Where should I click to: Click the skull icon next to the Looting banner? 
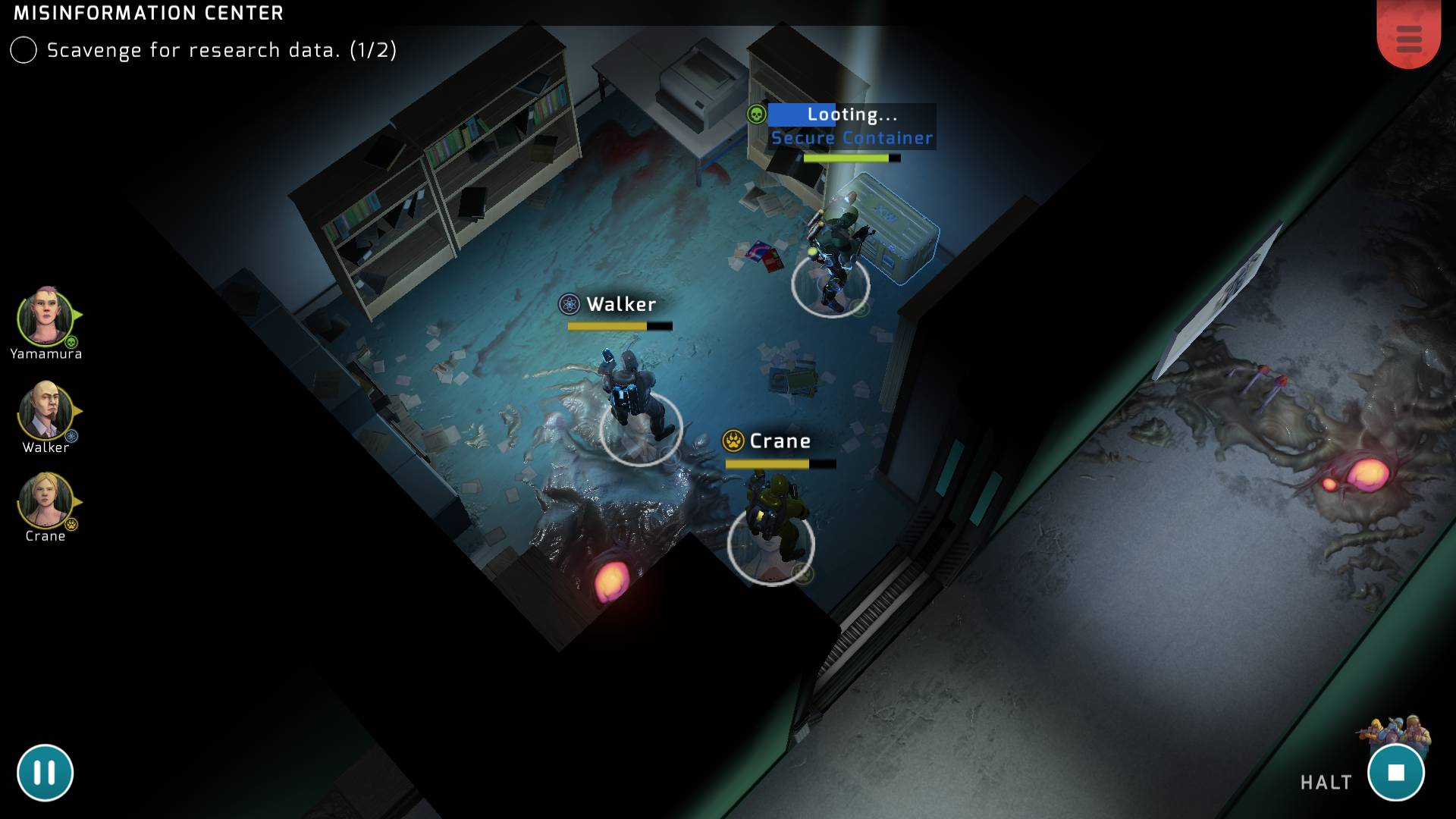pos(756,115)
